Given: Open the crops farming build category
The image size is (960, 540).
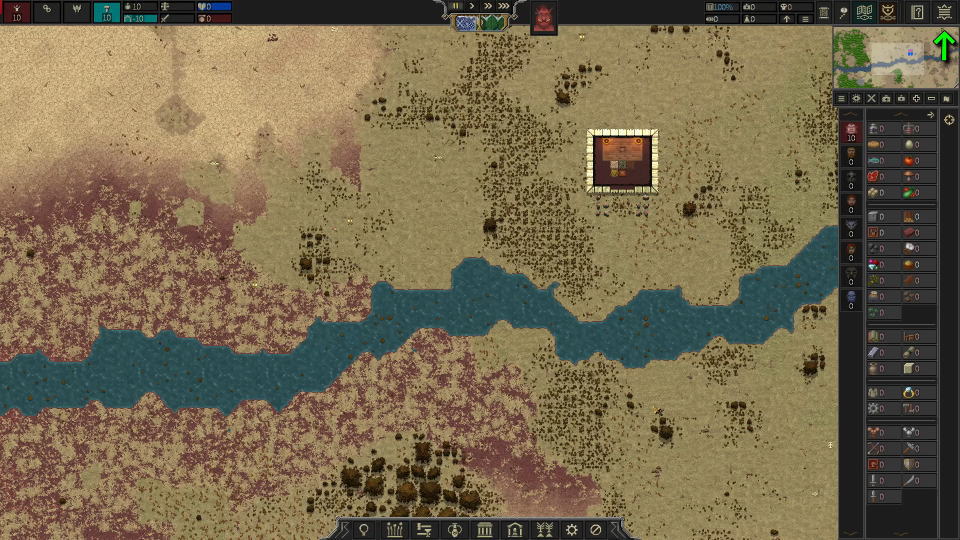Looking at the screenshot, I should tap(395, 529).
